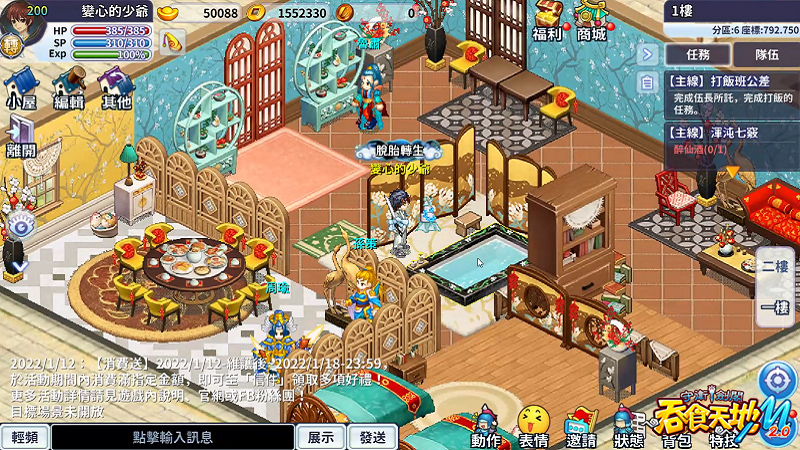Switch to the 隊伍 team tab

[767, 53]
